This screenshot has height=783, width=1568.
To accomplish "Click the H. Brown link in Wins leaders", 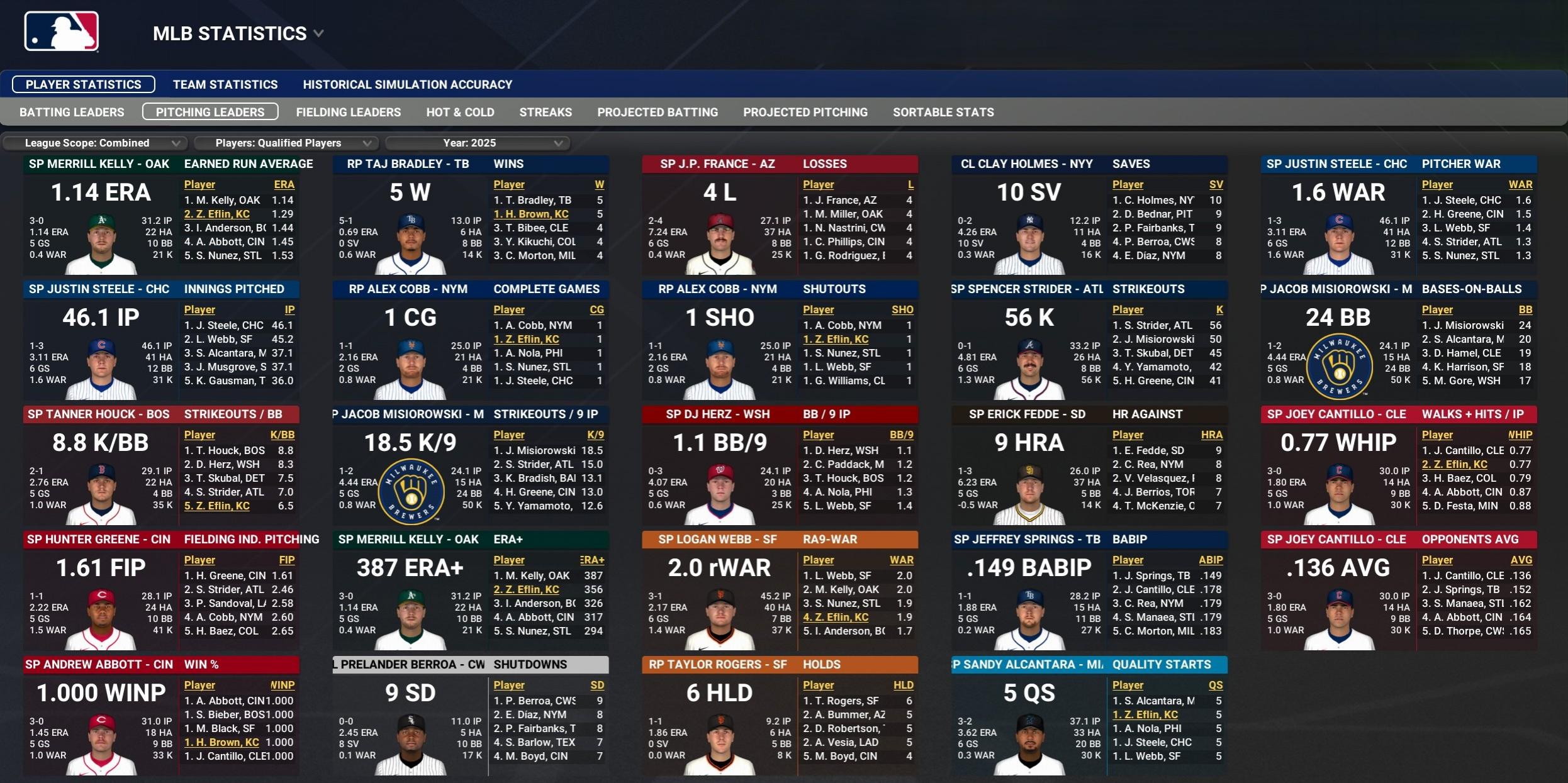I will pyautogui.click(x=531, y=214).
